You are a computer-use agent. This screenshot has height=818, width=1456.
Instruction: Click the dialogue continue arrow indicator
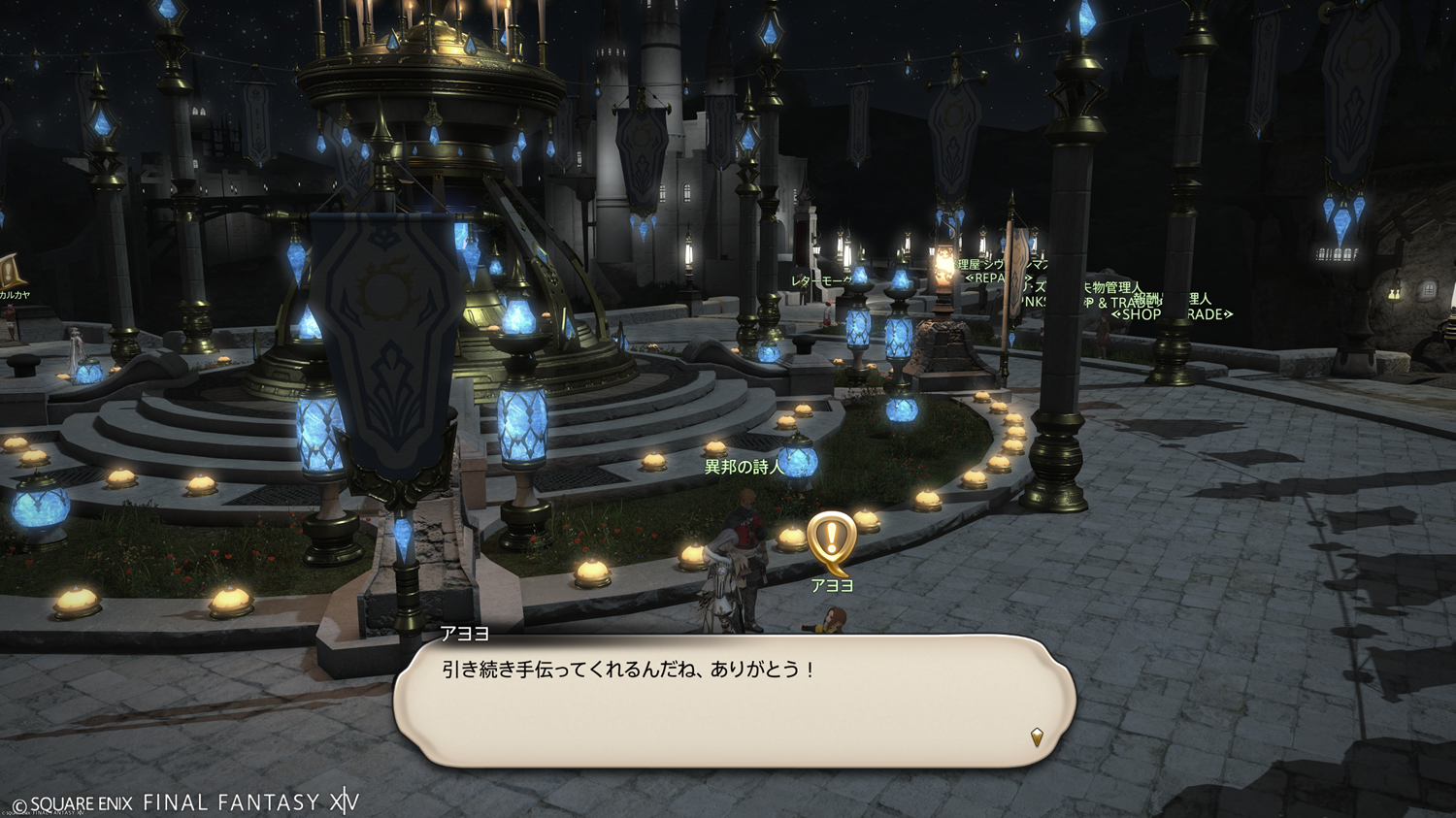point(1037,737)
